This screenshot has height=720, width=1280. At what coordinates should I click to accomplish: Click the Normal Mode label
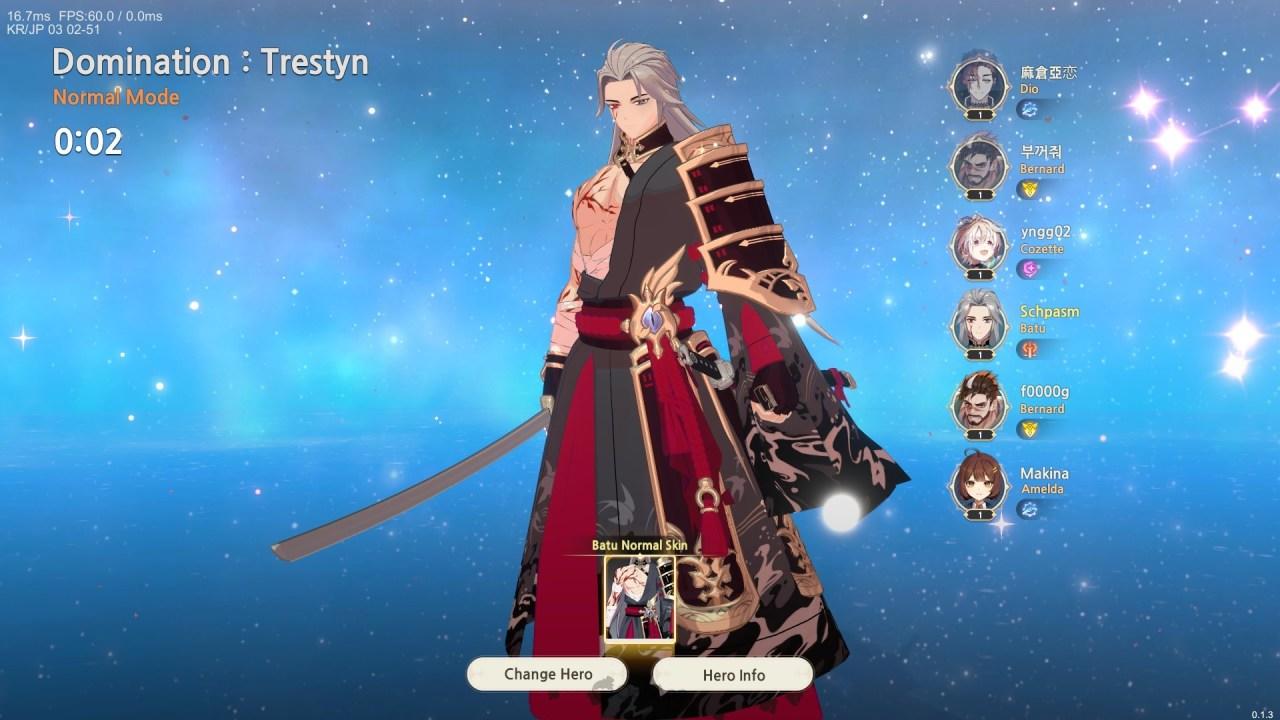(x=114, y=97)
